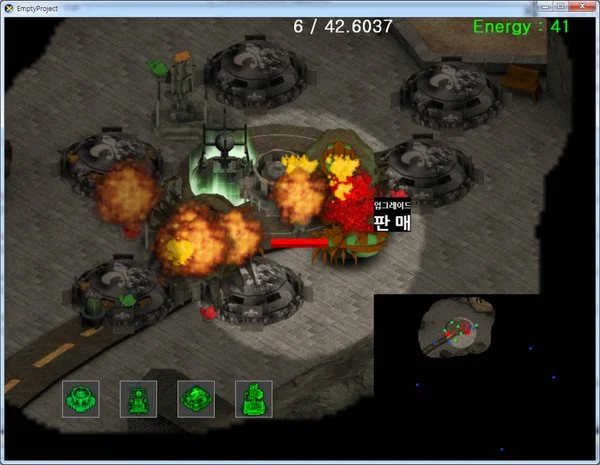Select the tall green cannon tower icon
This screenshot has height=465, width=600.
click(254, 400)
